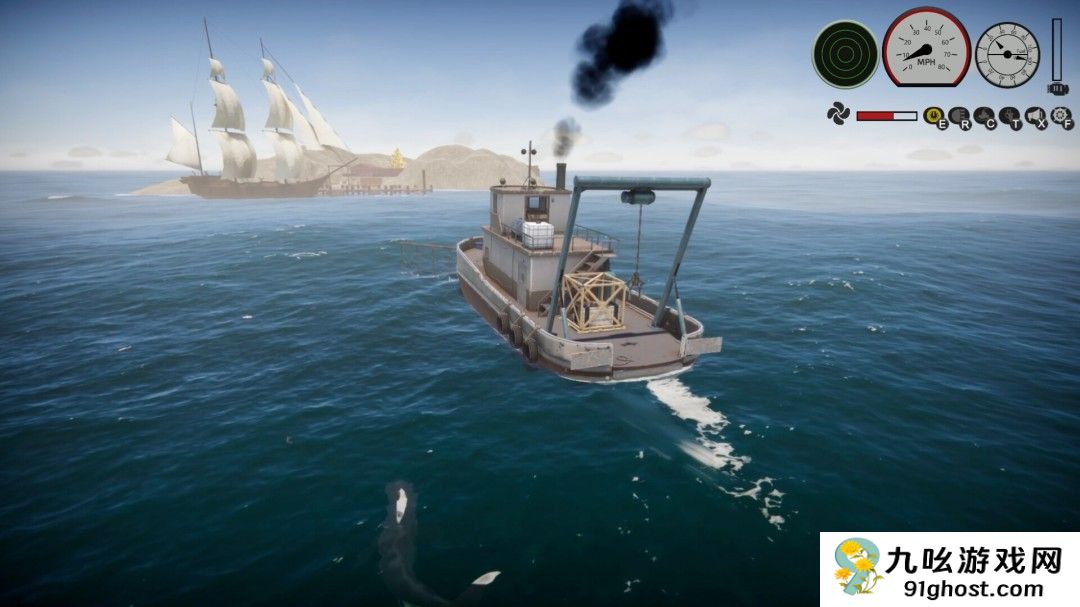Sound the megaphone horn icon
The image size is (1080, 607).
coord(1035,116)
